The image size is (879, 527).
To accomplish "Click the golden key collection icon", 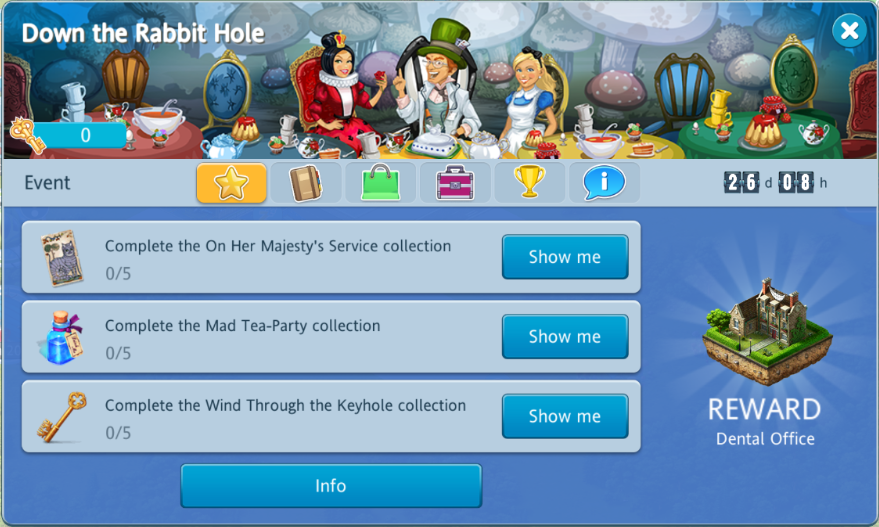I will (60, 417).
